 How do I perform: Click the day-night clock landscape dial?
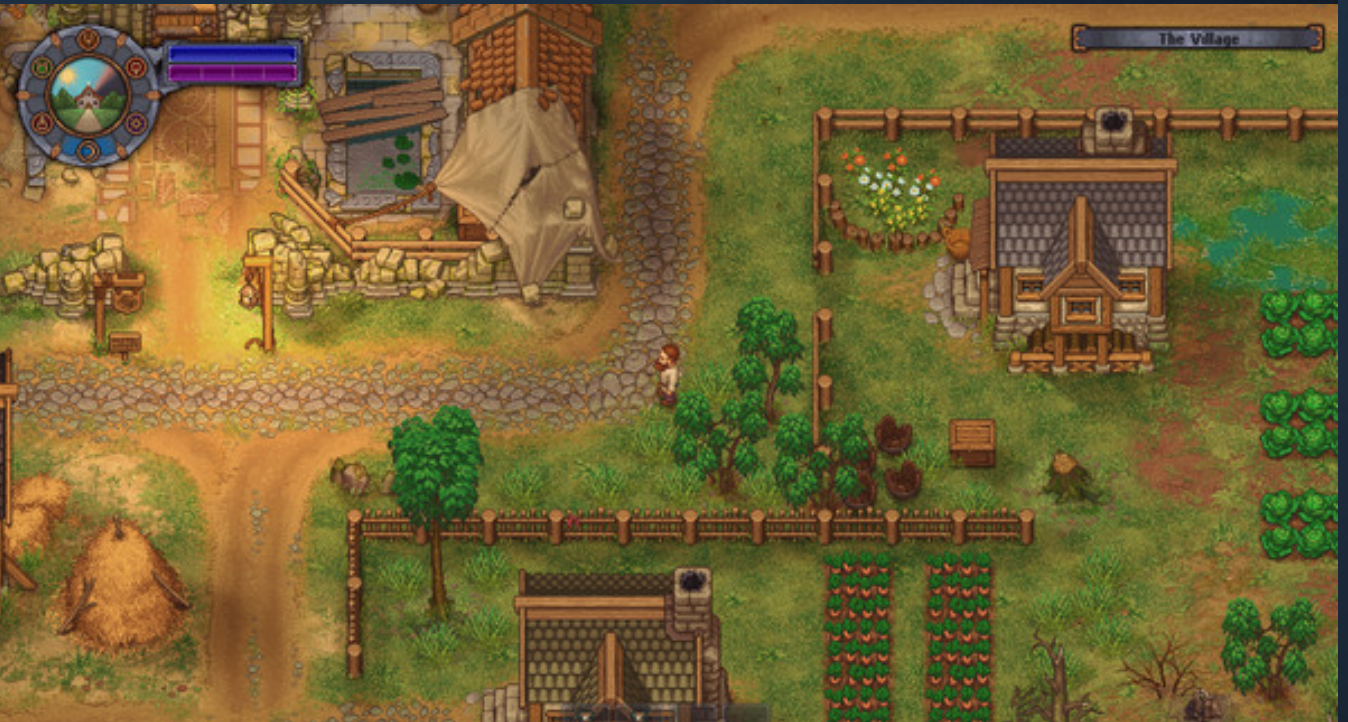[88, 95]
